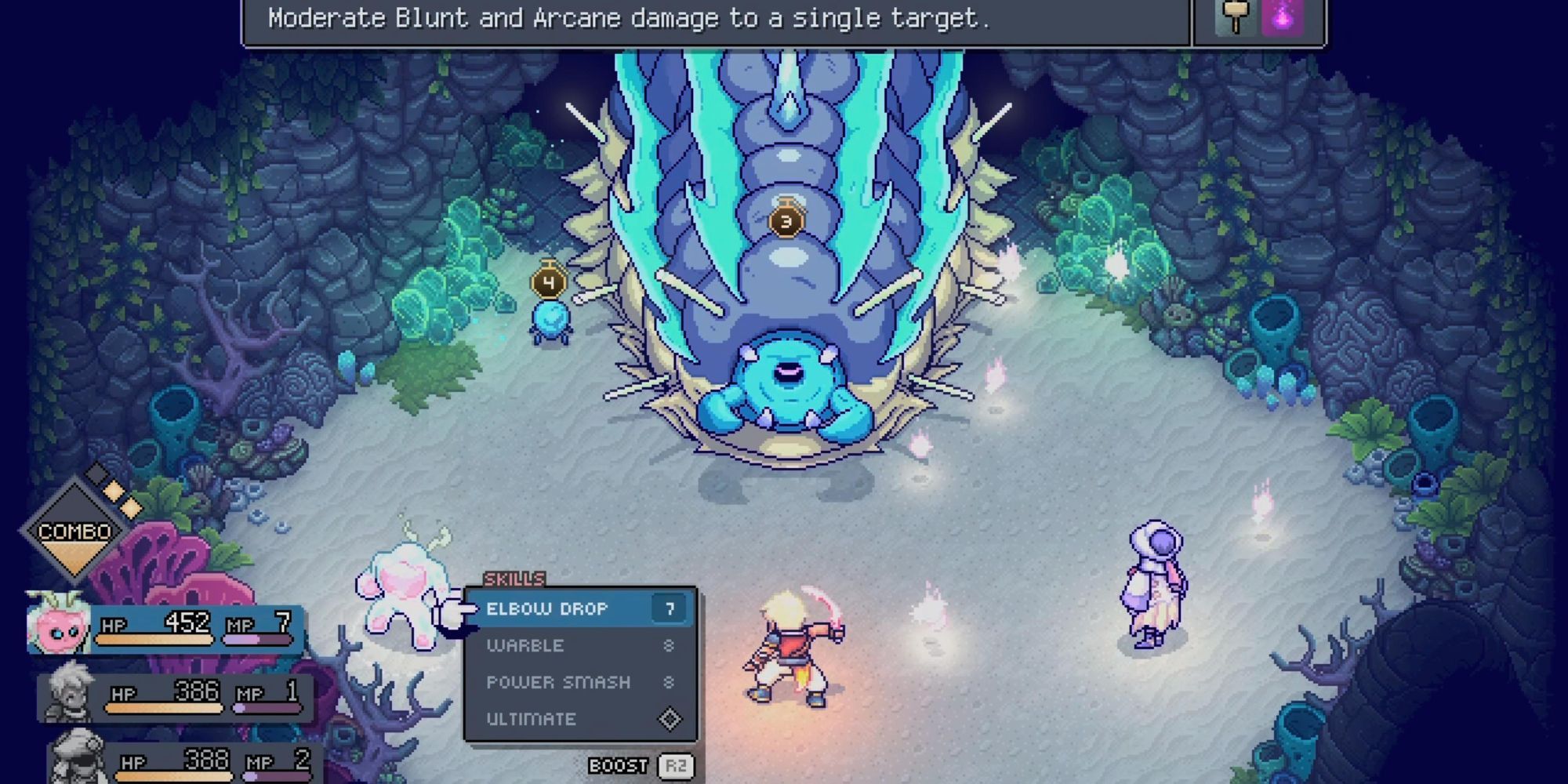Image resolution: width=1568 pixels, height=784 pixels.
Task: Click the COMBO diamond icon
Action: [74, 531]
